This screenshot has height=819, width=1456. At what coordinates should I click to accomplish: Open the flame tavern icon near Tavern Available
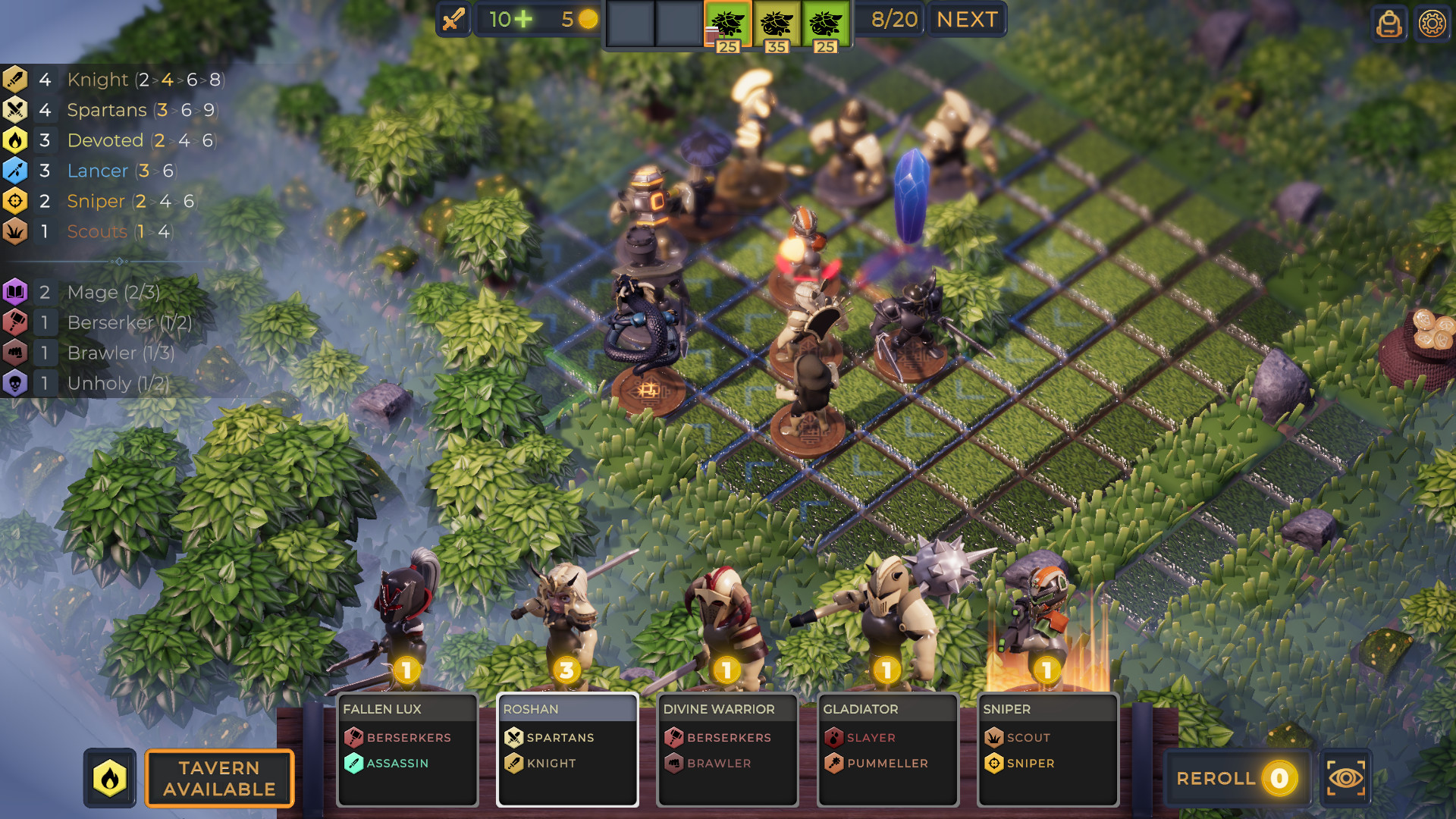click(110, 778)
